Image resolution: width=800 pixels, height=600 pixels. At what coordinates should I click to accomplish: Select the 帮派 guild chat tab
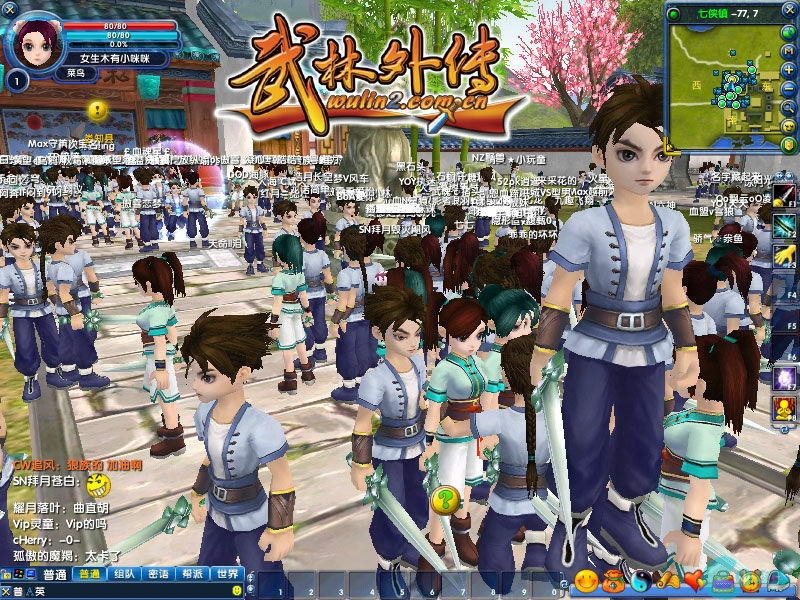point(193,574)
